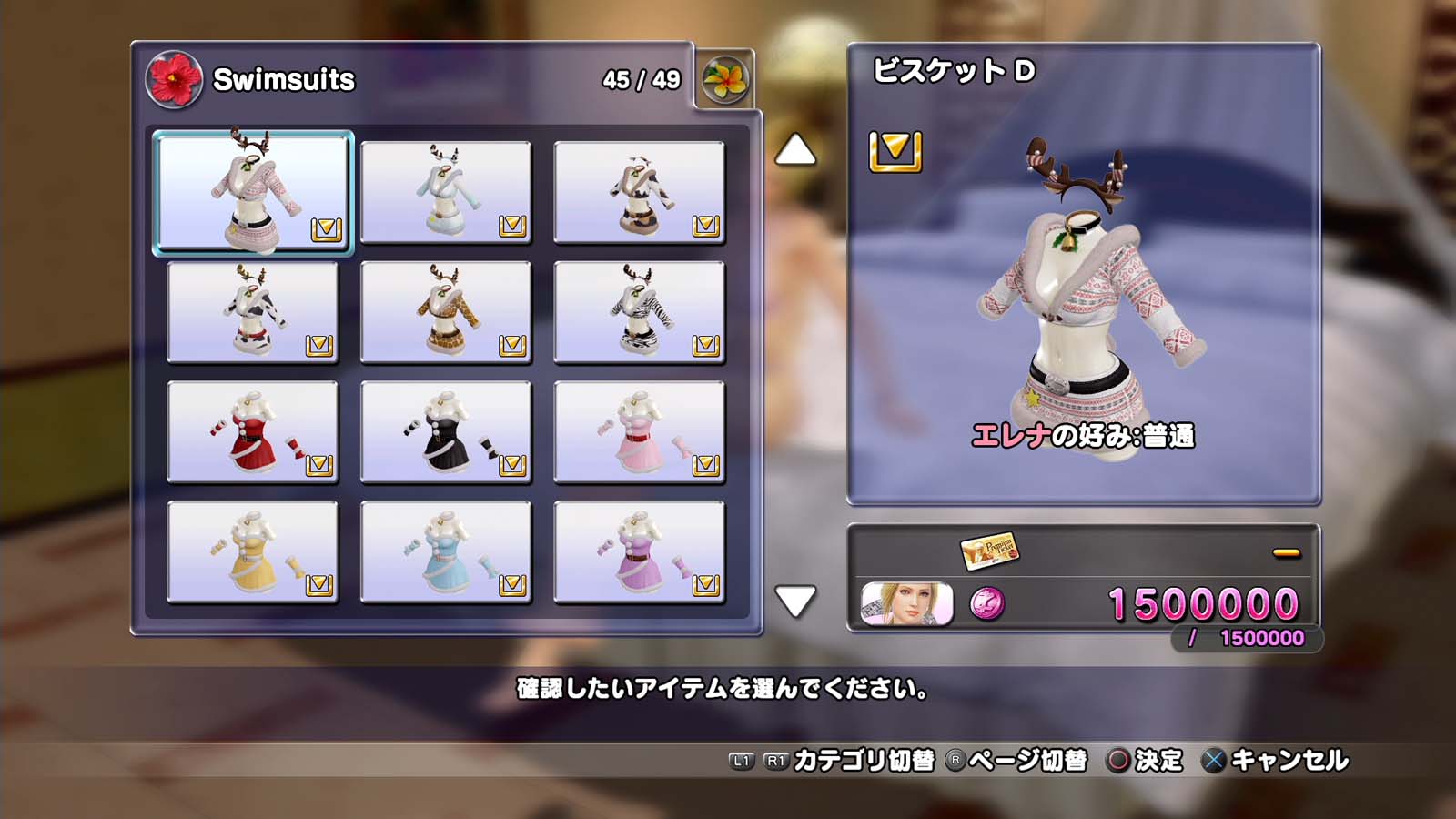Pick the pink Santa dress
The height and width of the screenshot is (819, 1456).
coord(639,432)
